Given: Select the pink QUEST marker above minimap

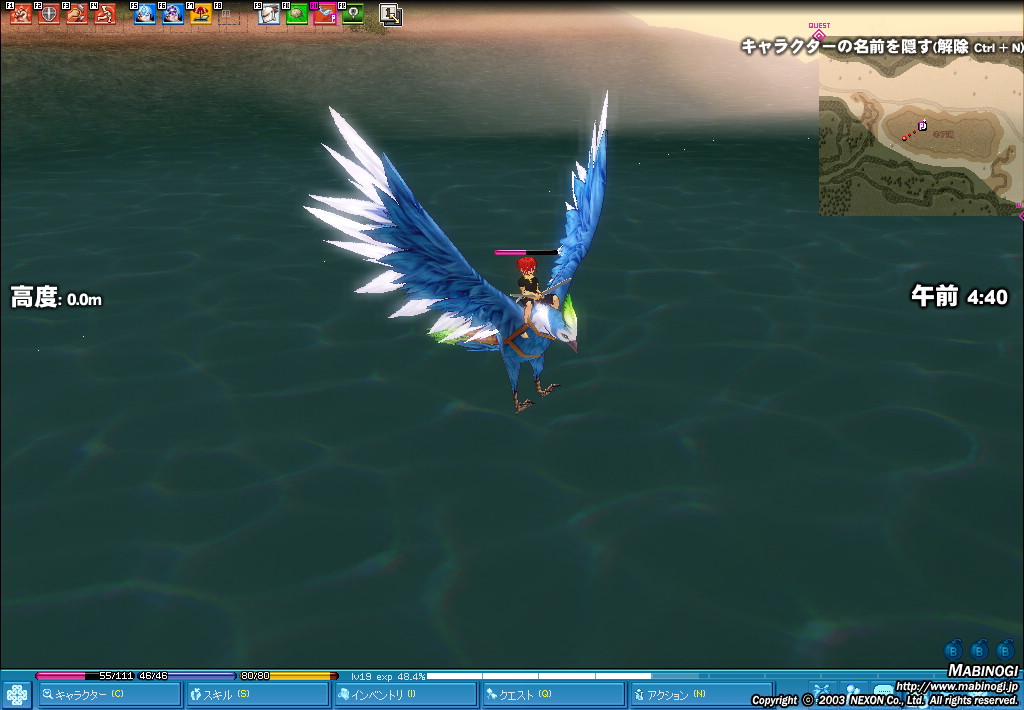Looking at the screenshot, I should (x=819, y=33).
